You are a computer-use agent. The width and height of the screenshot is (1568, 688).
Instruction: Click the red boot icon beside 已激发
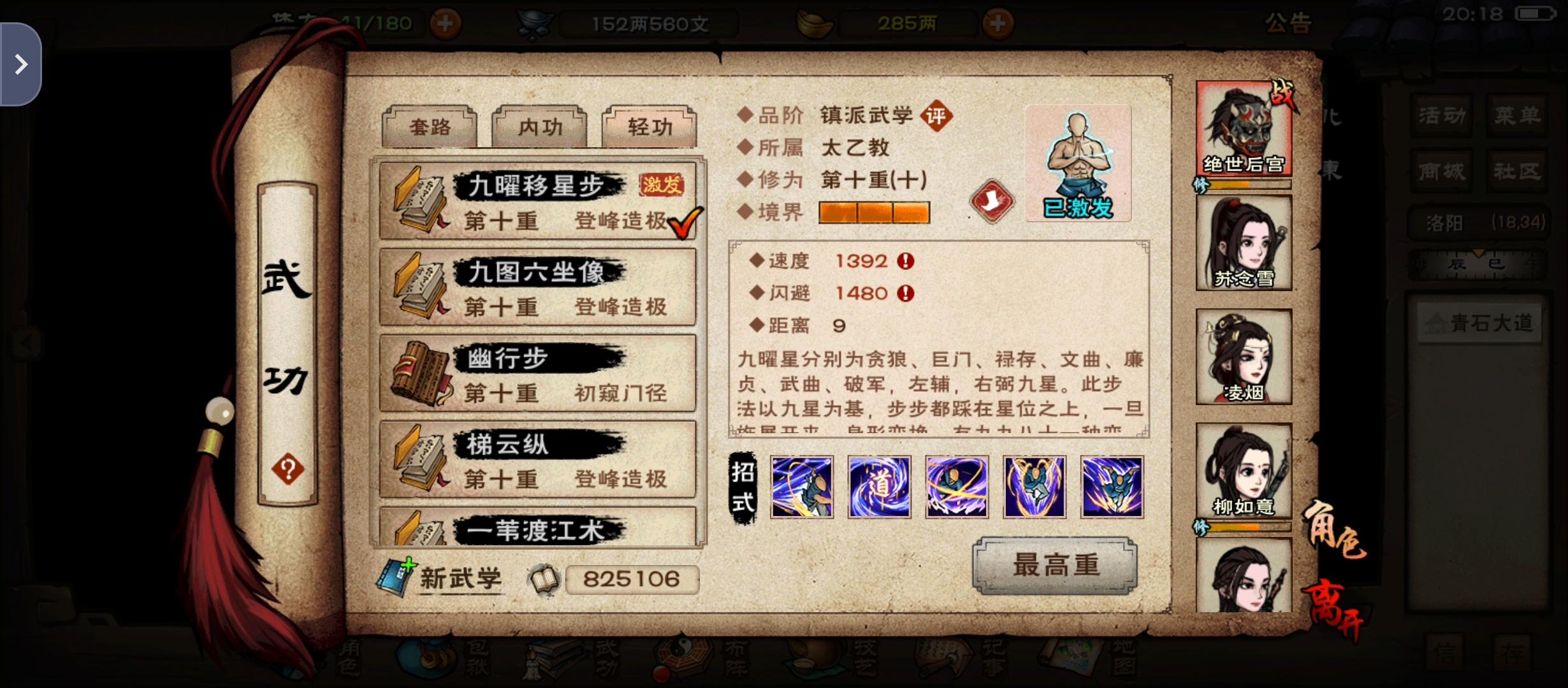click(x=993, y=199)
